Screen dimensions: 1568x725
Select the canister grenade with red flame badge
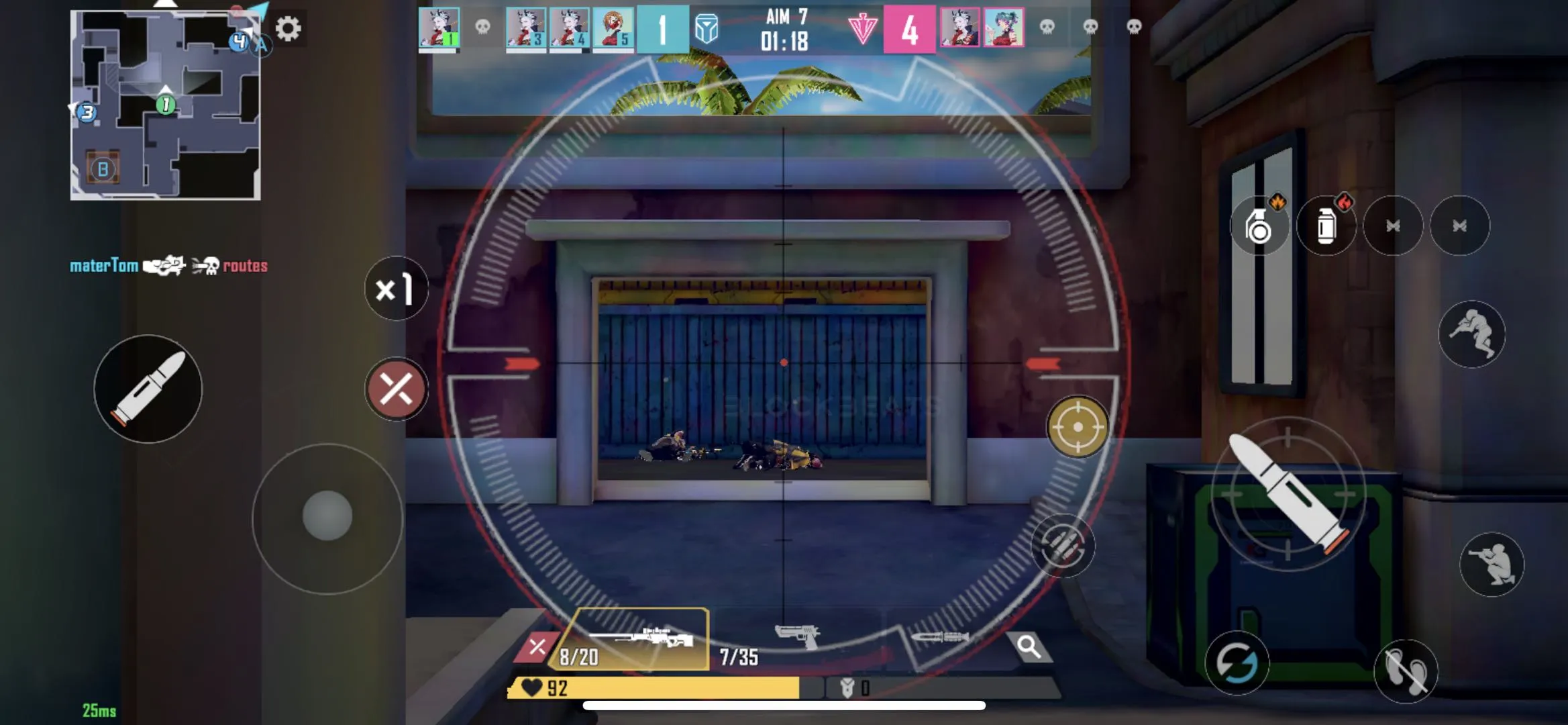(x=1326, y=226)
